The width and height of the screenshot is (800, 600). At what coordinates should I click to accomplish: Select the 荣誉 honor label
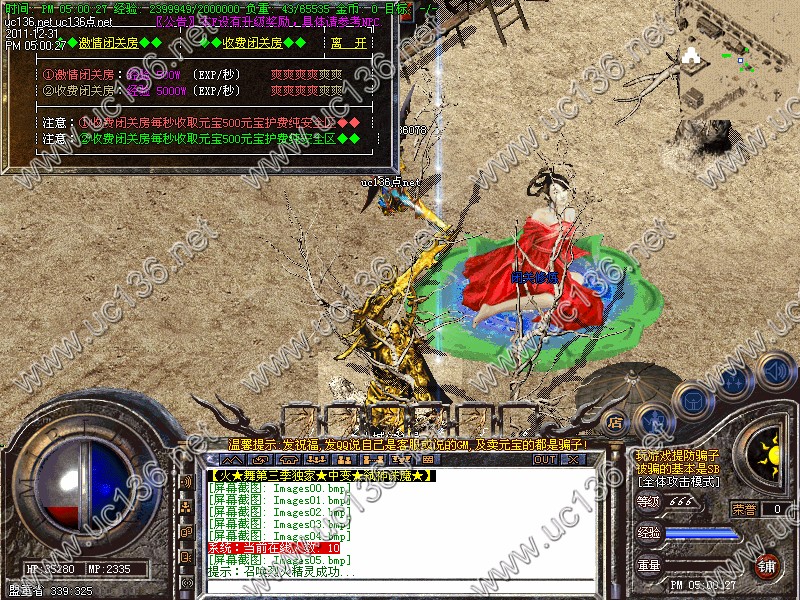click(x=744, y=508)
